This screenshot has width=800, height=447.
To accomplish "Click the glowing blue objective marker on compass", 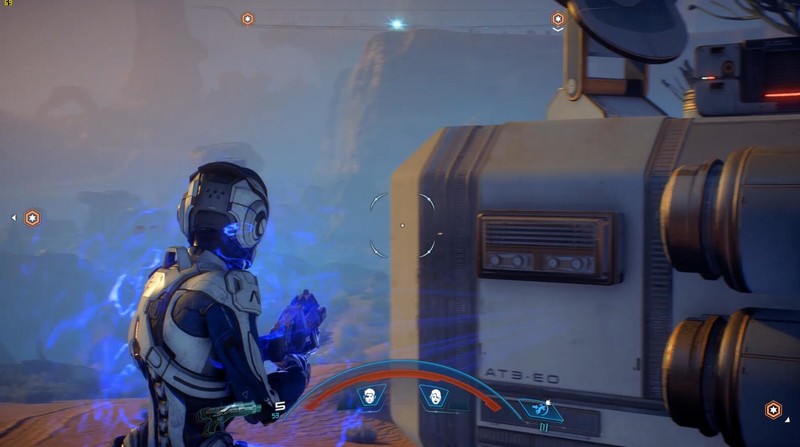I will click(397, 23).
